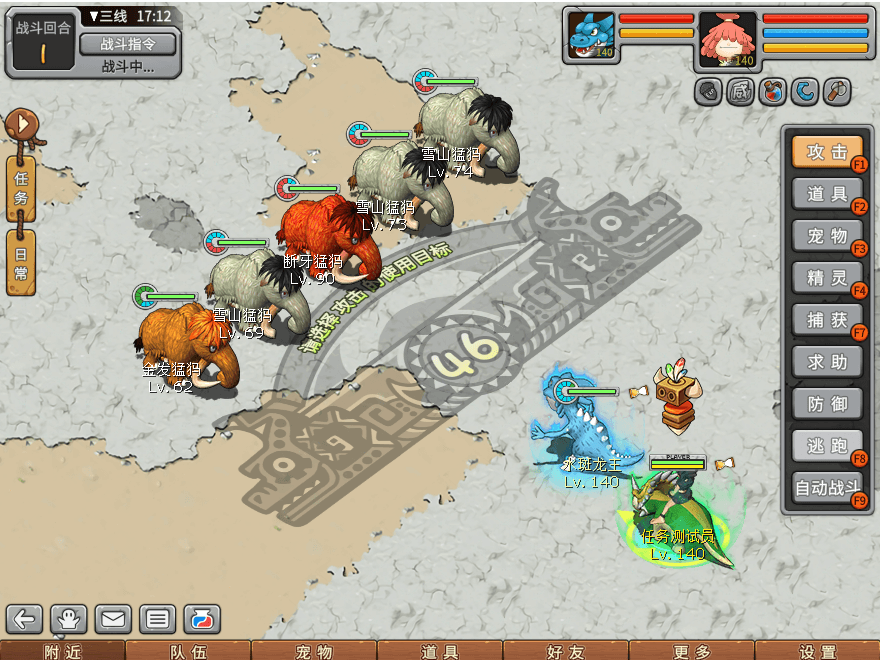Open the 战斗指令 battle orders button

click(127, 44)
